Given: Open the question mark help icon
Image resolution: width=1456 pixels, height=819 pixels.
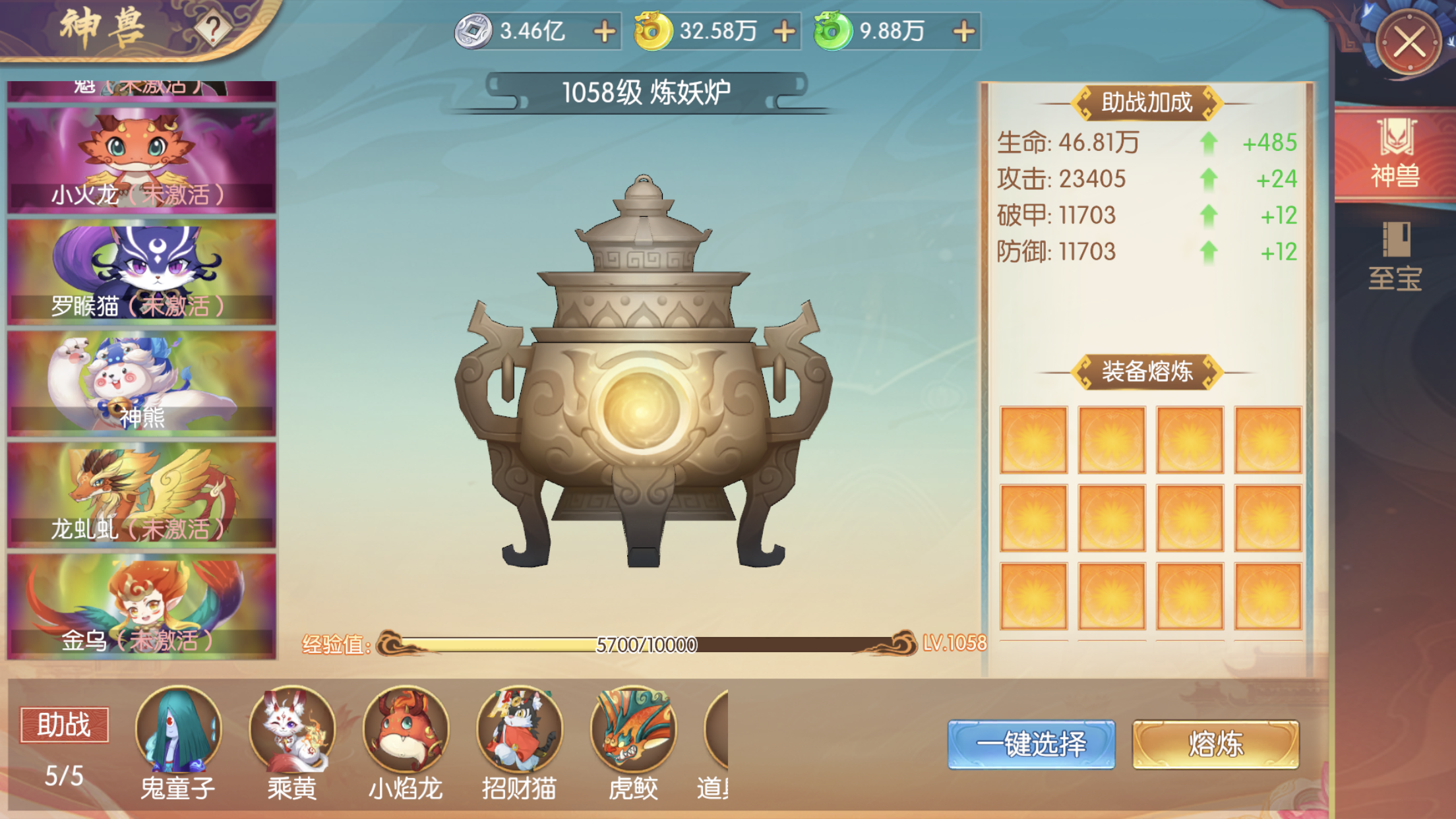Looking at the screenshot, I should tap(212, 29).
